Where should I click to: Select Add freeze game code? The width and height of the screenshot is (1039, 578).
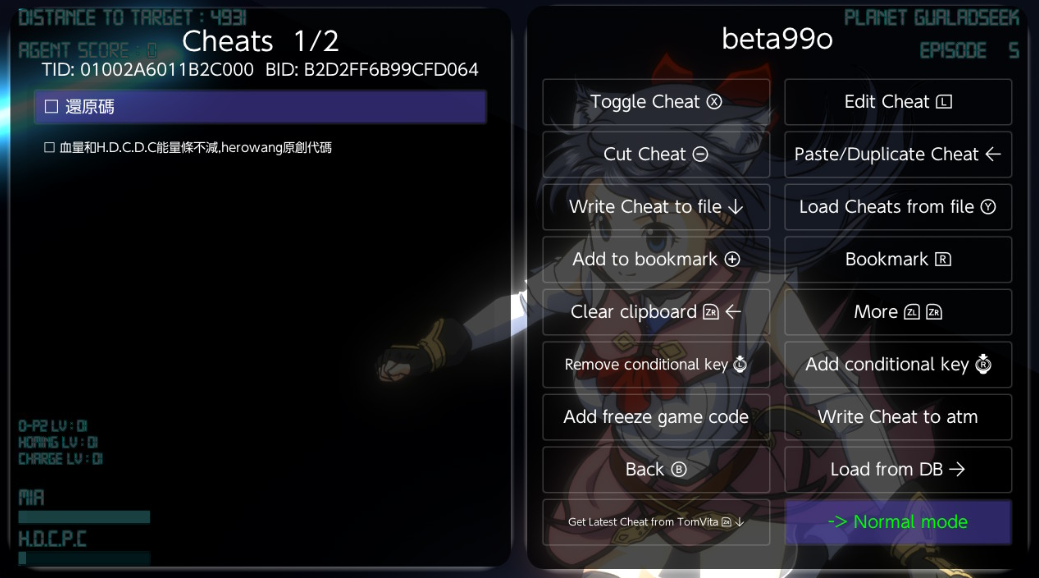pos(656,417)
